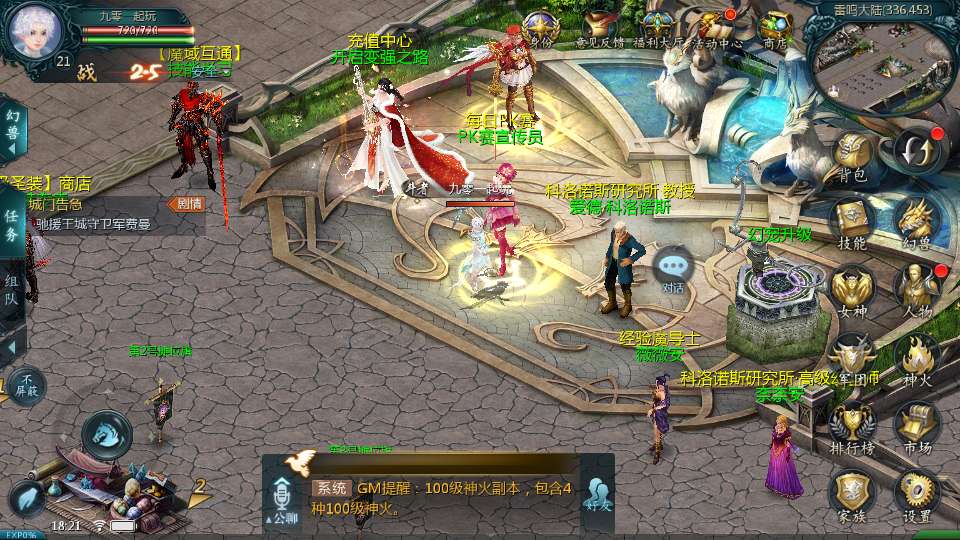
Task: Open the 女神 goddess menu
Action: [x=852, y=288]
